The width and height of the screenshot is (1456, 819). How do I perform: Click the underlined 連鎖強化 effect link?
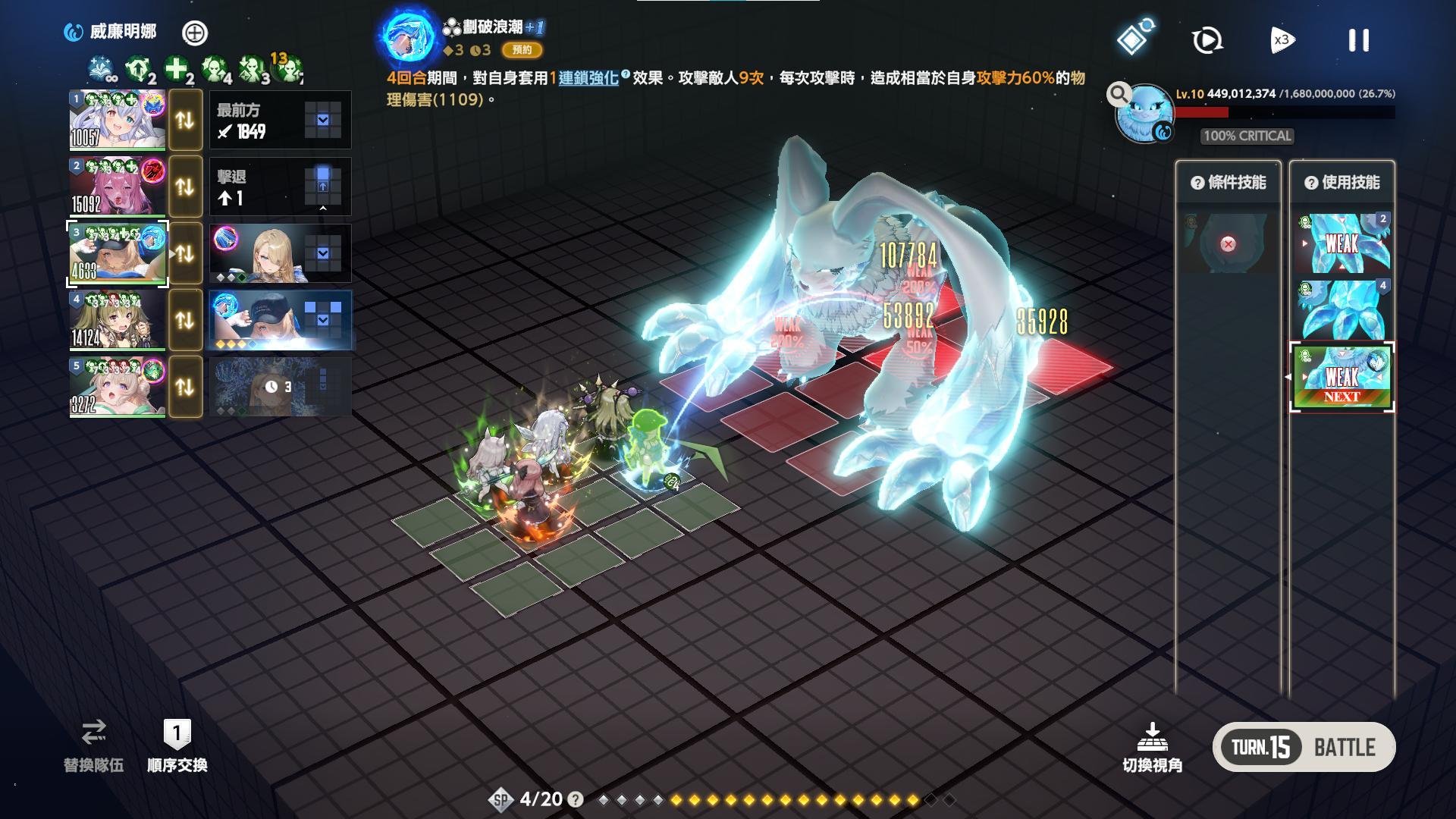click(588, 78)
